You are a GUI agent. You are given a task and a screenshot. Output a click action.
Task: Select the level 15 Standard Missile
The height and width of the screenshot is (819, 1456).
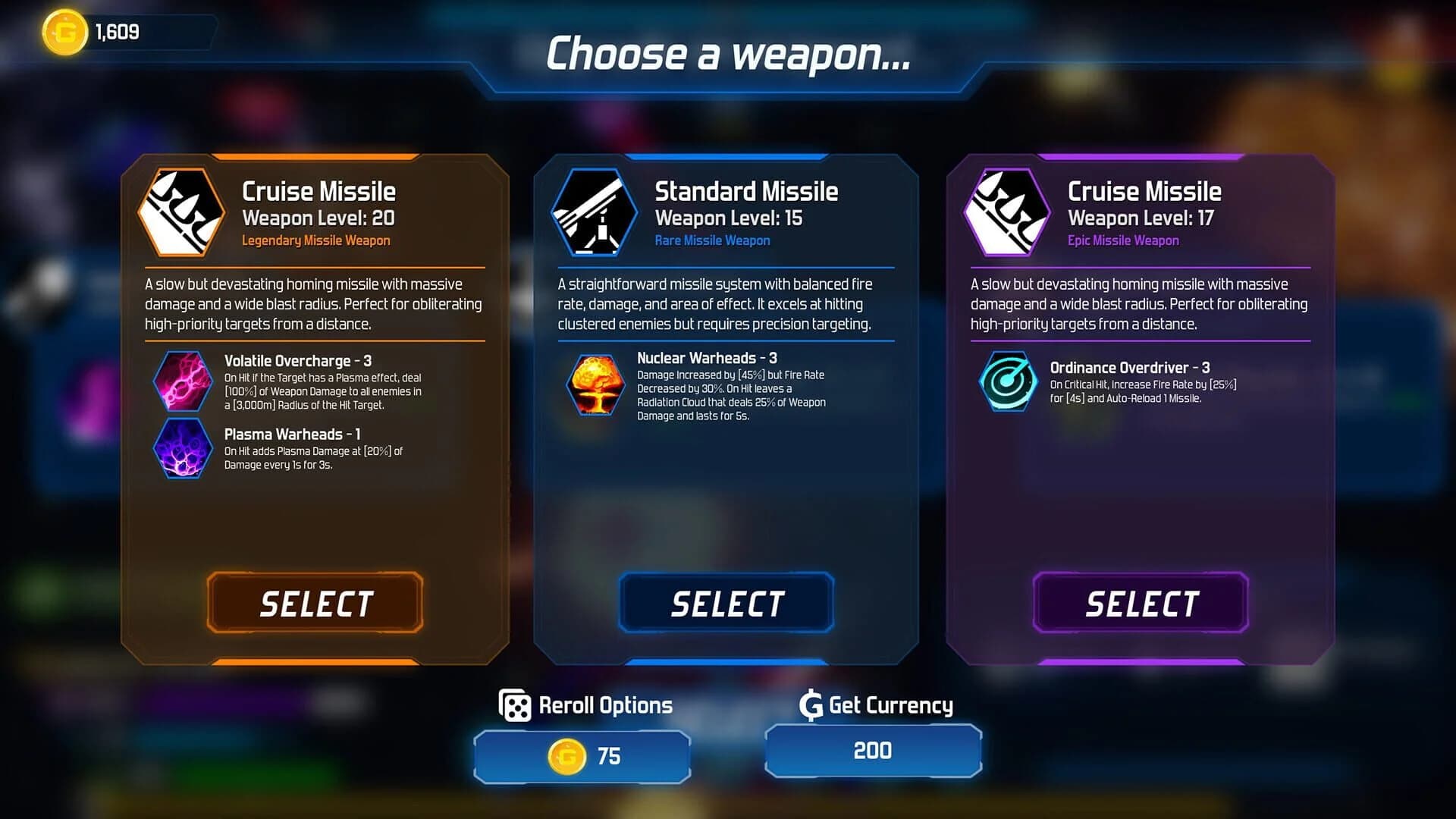click(726, 603)
